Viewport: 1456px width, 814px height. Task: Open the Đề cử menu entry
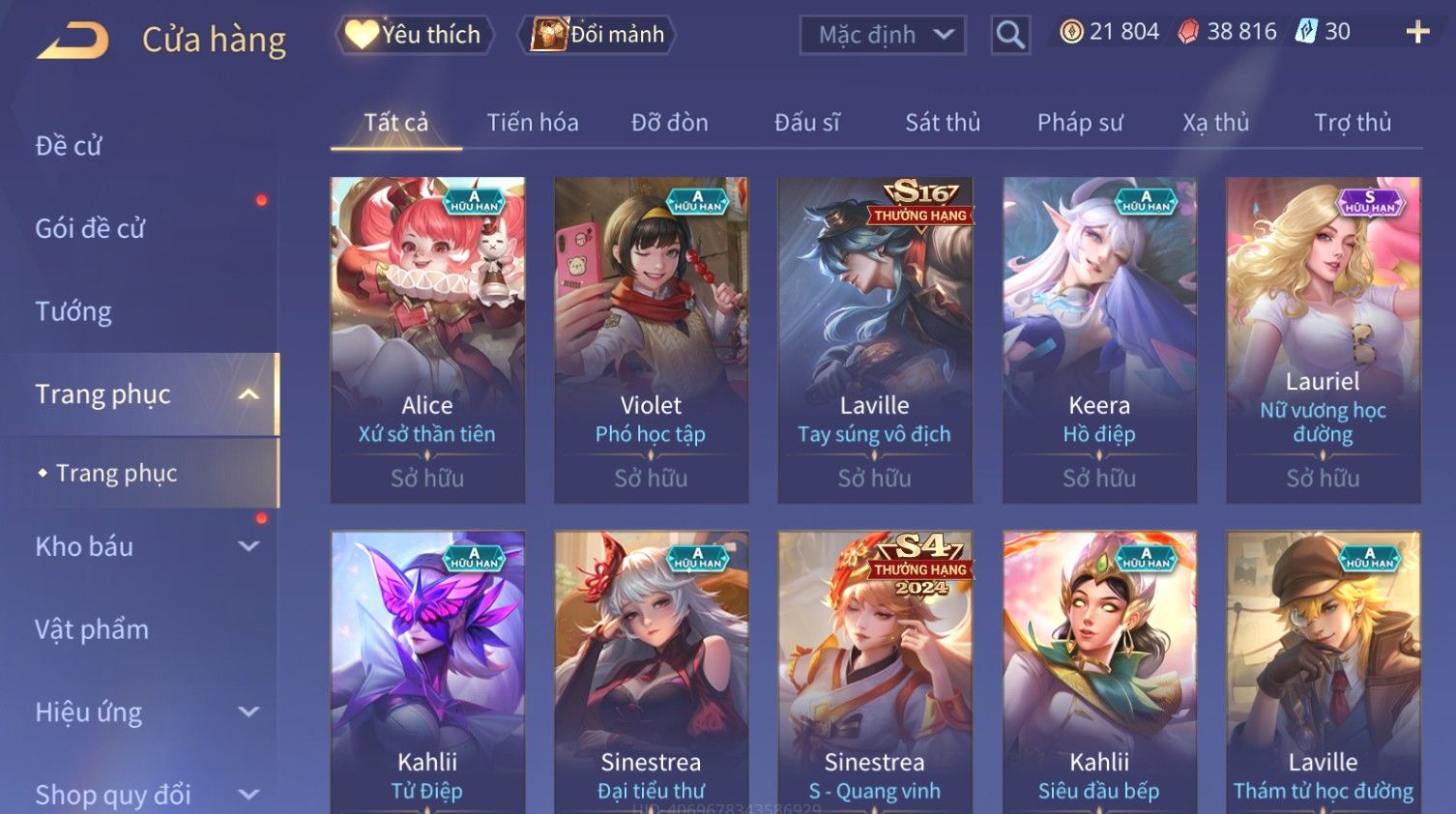tap(69, 146)
